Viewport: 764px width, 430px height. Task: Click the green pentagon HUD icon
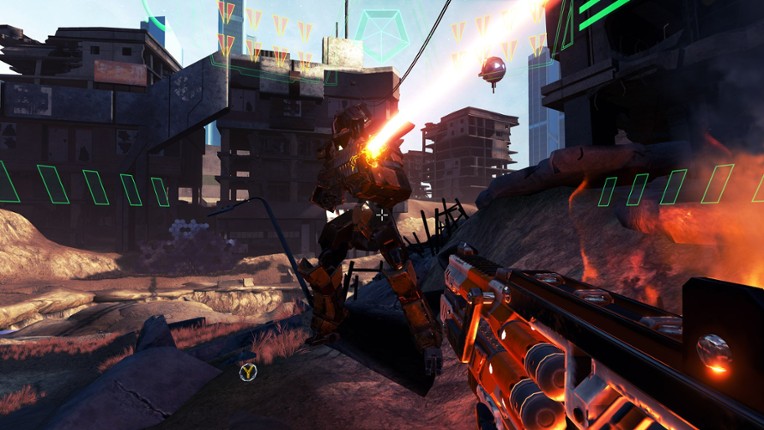381,34
